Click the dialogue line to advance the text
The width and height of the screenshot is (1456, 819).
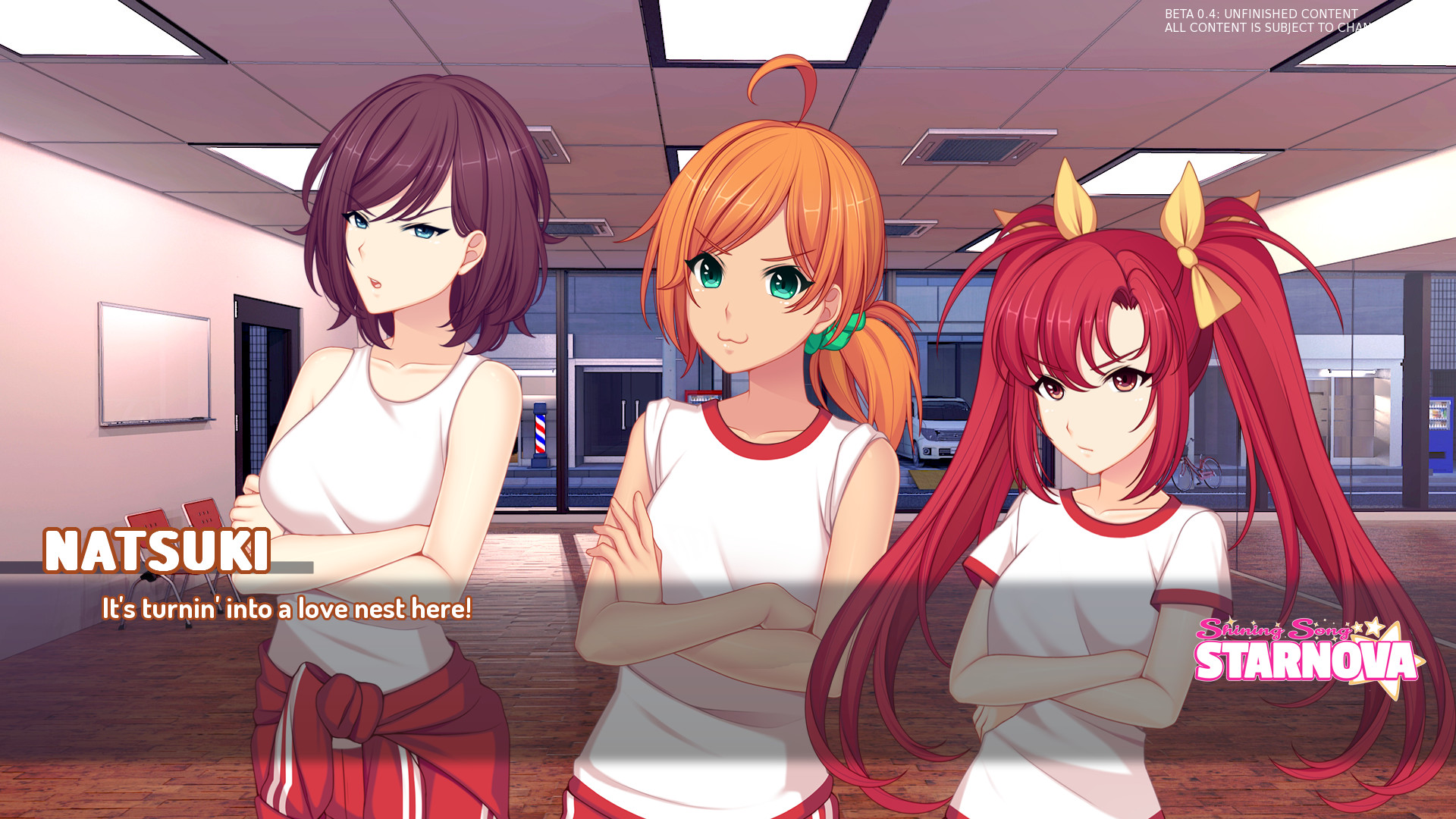click(x=288, y=607)
